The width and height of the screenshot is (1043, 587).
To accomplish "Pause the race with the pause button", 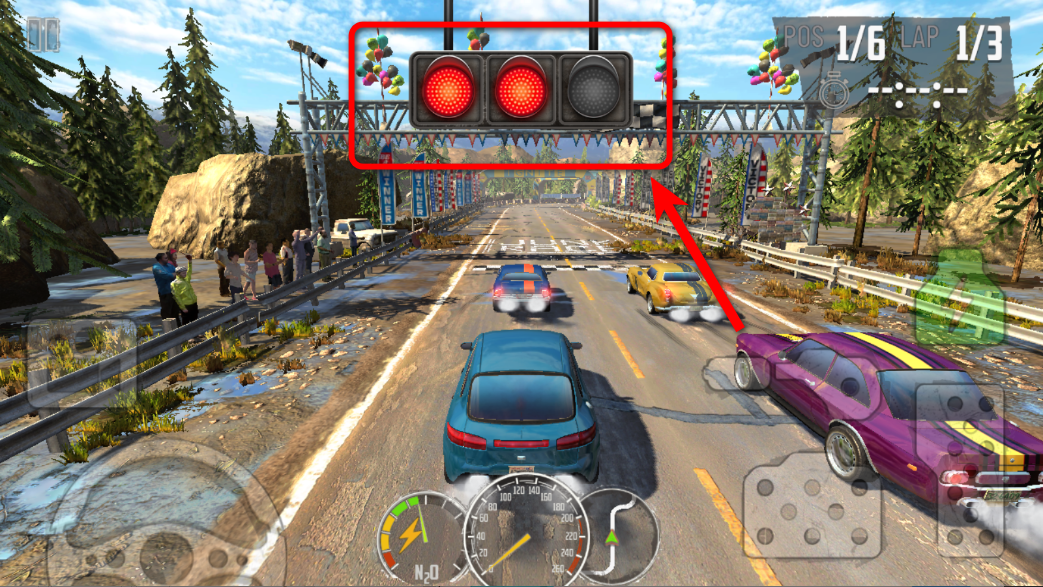I will (42, 35).
